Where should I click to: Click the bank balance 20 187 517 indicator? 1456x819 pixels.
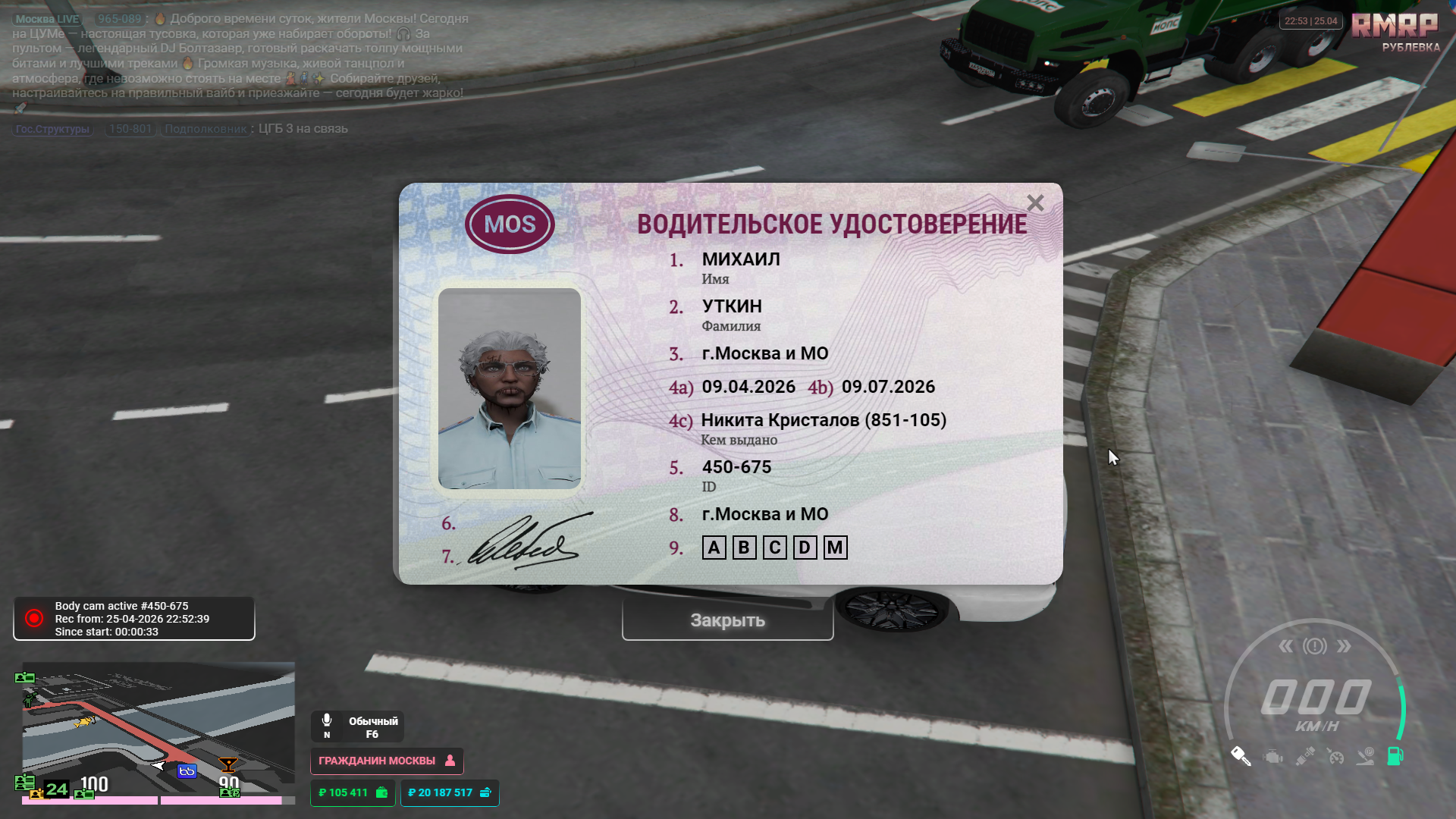coord(450,793)
